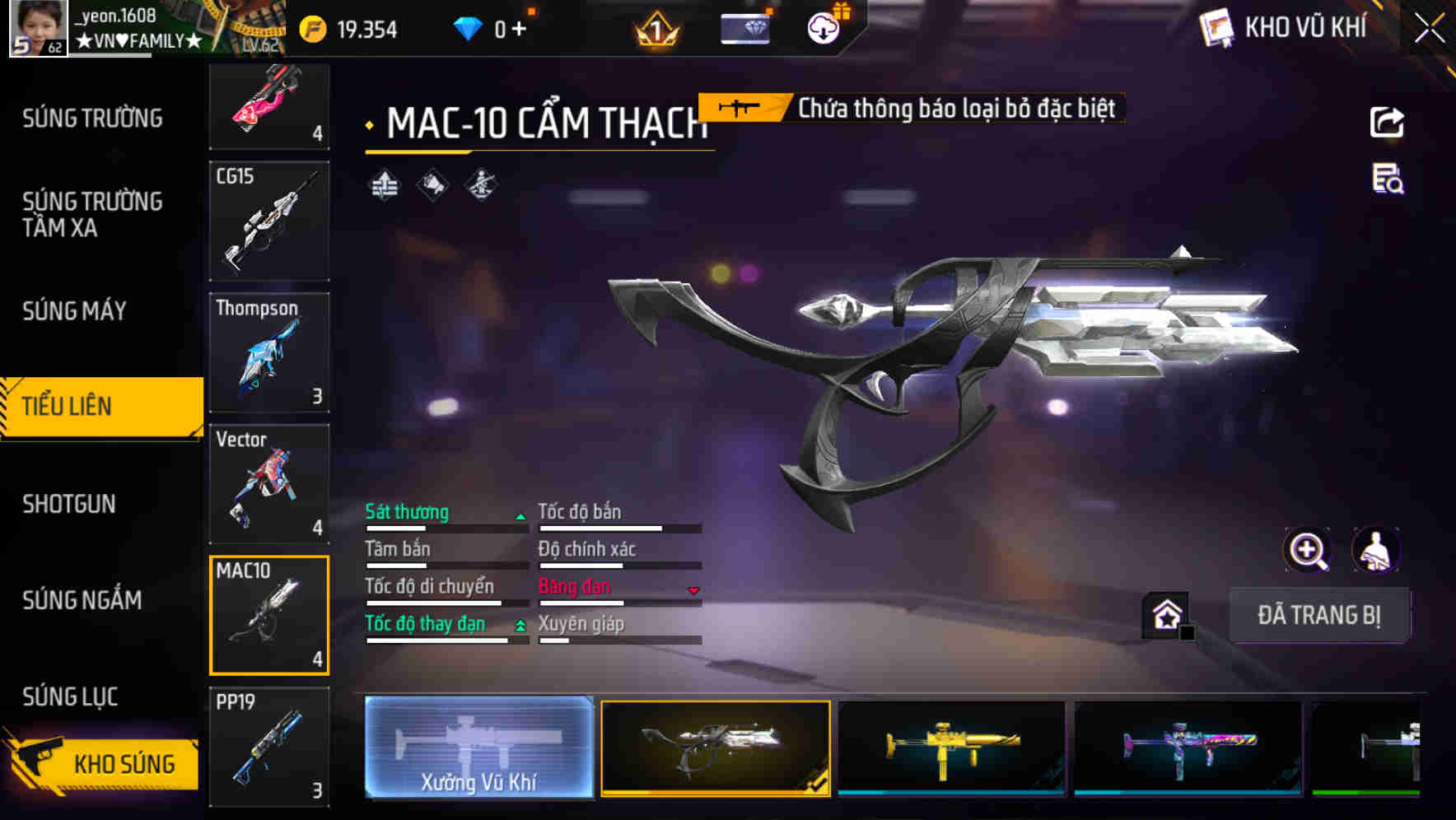This screenshot has width=1456, height=820.
Task: Add diamonds with the plus button
Action: pos(519,30)
